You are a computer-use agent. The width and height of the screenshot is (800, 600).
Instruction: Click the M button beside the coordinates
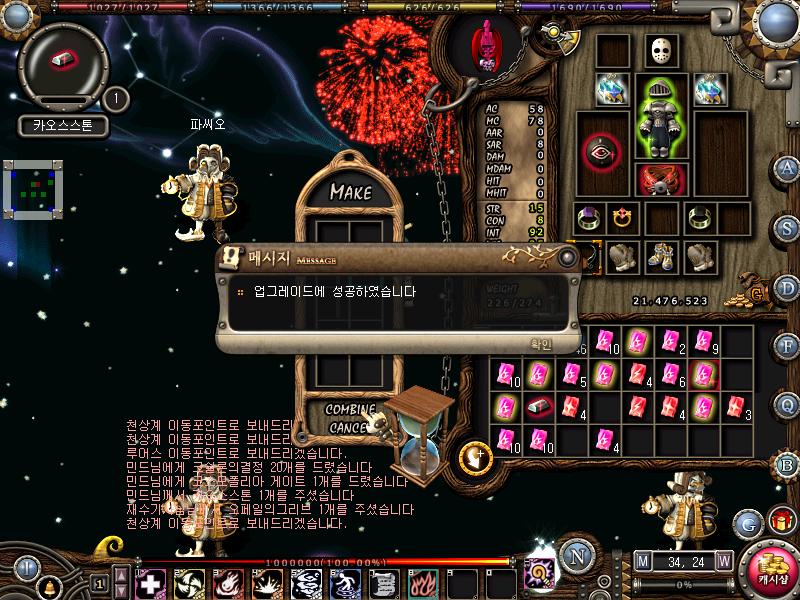pyautogui.click(x=642, y=559)
